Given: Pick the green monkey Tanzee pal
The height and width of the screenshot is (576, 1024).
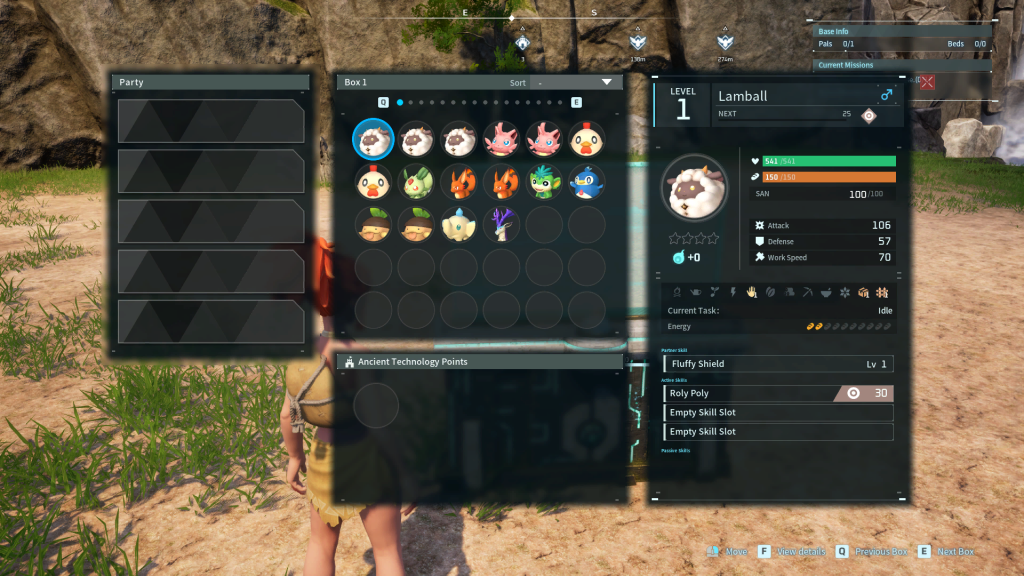Looking at the screenshot, I should pos(544,182).
